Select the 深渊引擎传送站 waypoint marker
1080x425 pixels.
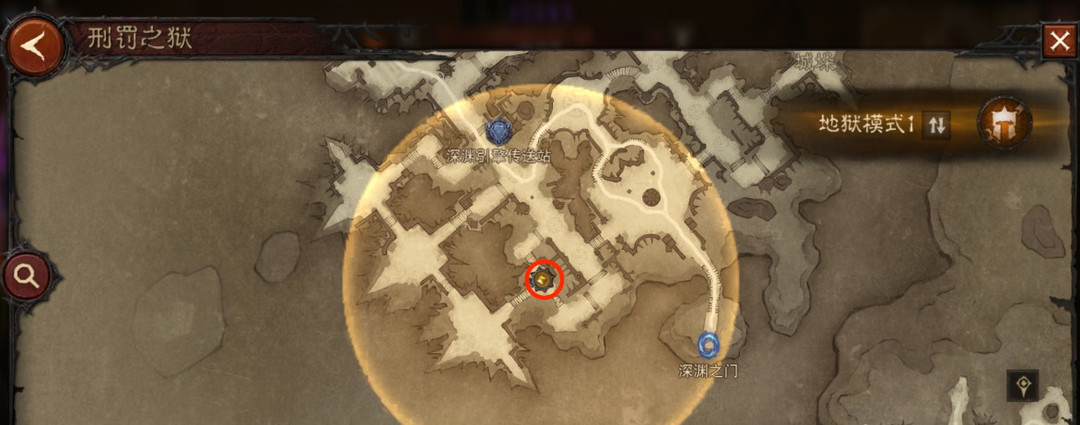(497, 131)
